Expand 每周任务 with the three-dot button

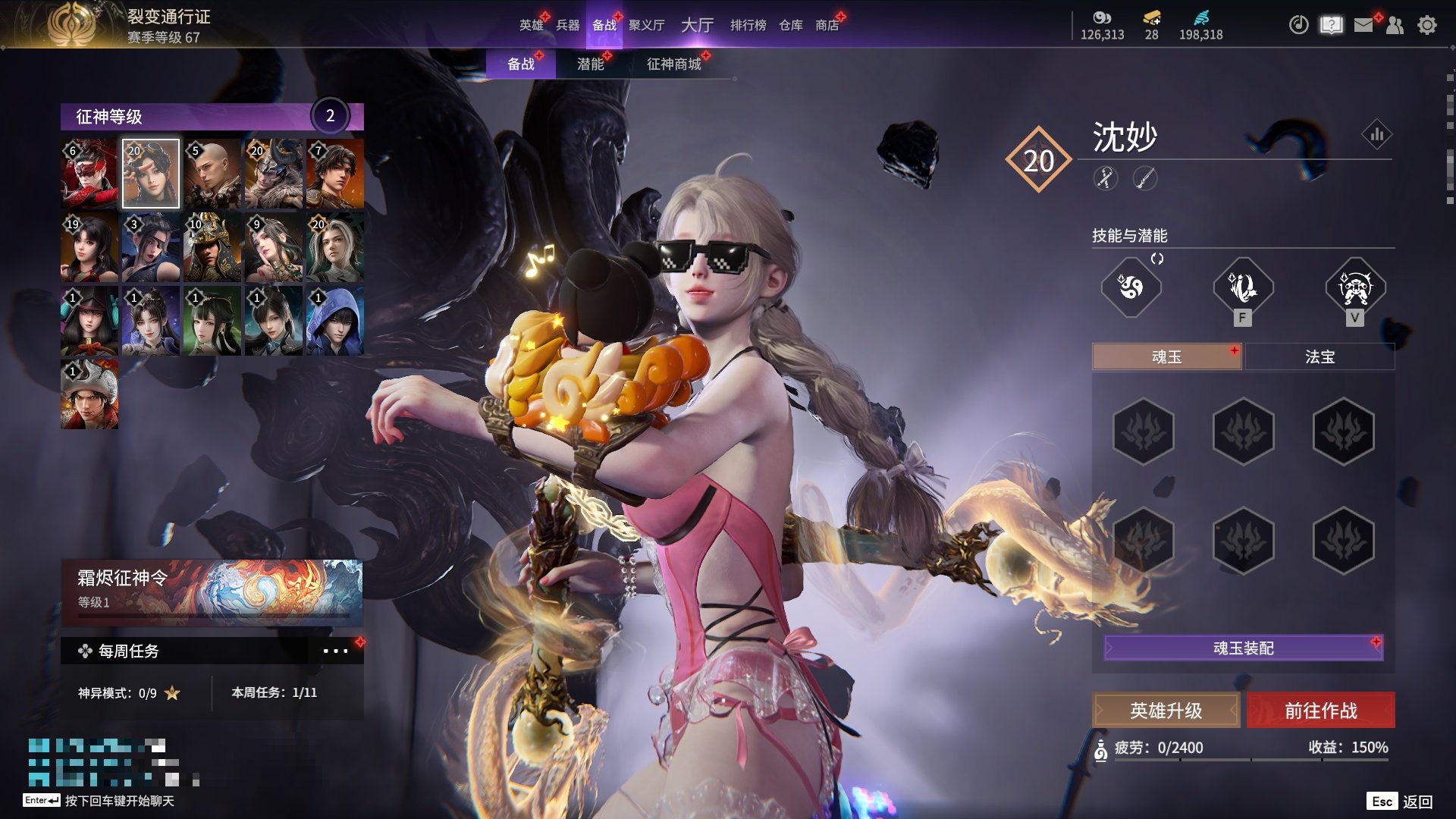(x=335, y=651)
